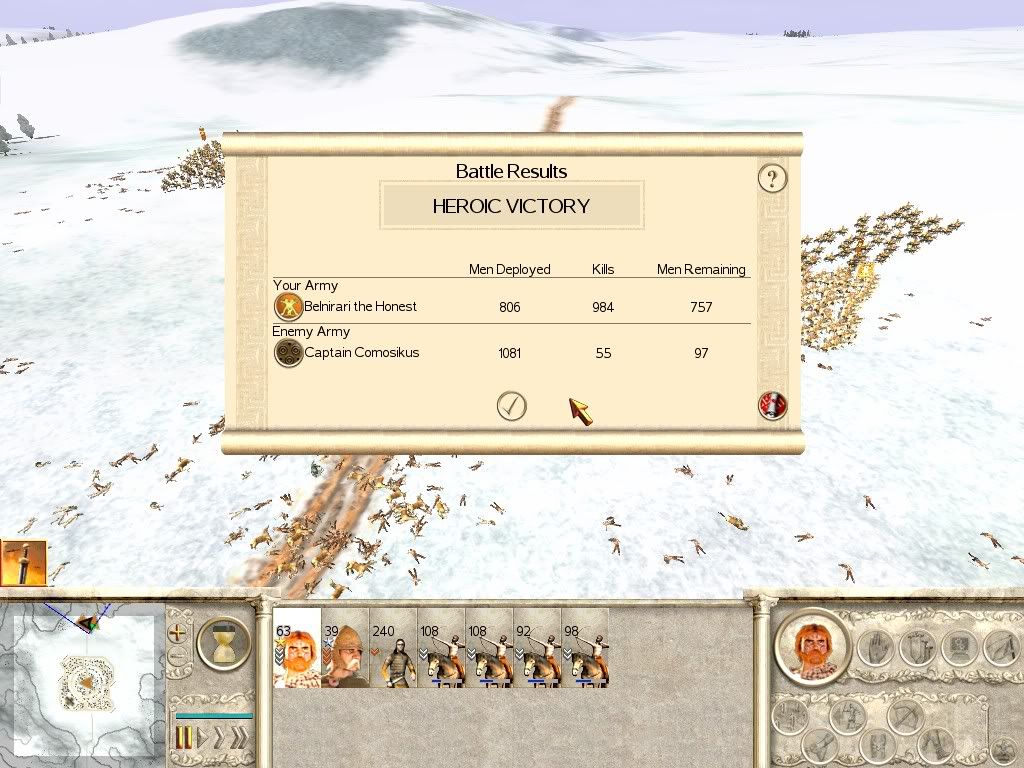The image size is (1024, 768).
Task: Select the infantry unit card with 240 men
Action: coord(393,648)
